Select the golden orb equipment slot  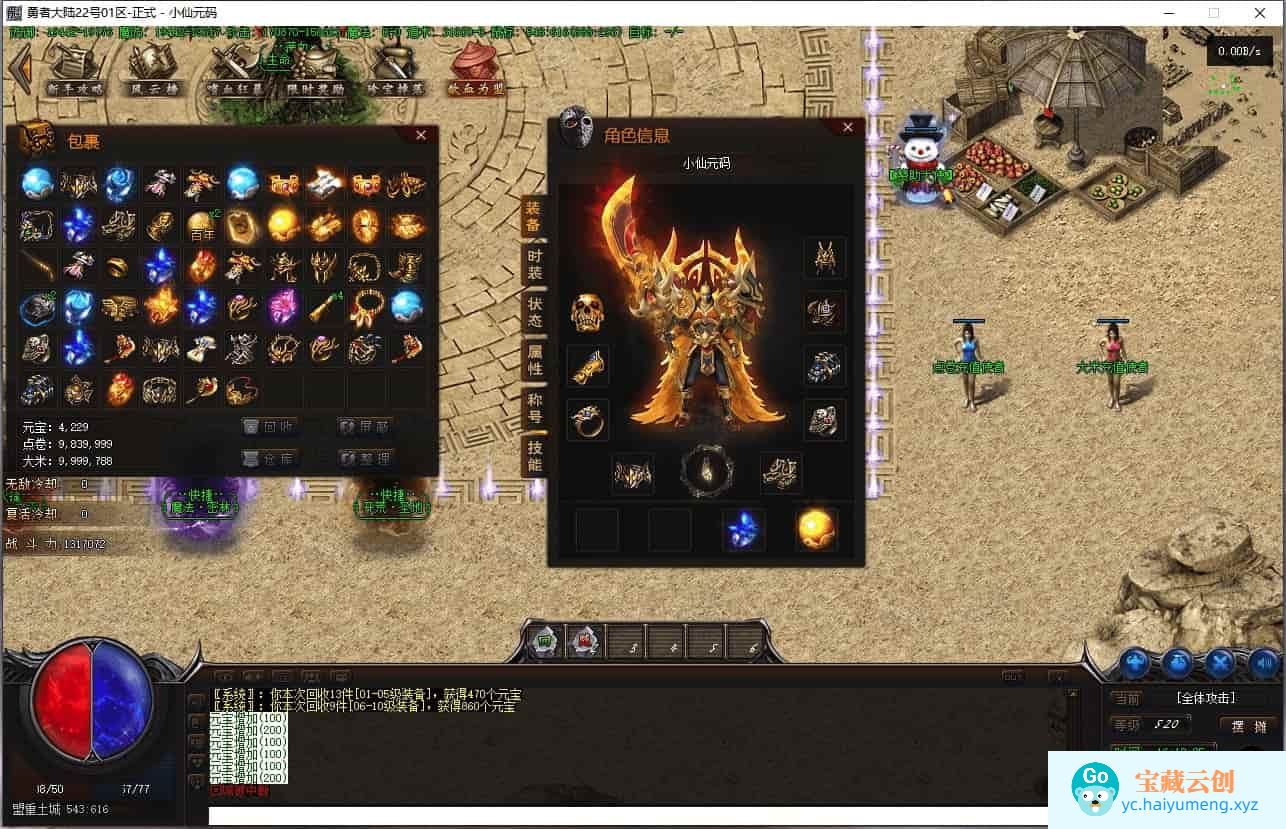point(816,529)
